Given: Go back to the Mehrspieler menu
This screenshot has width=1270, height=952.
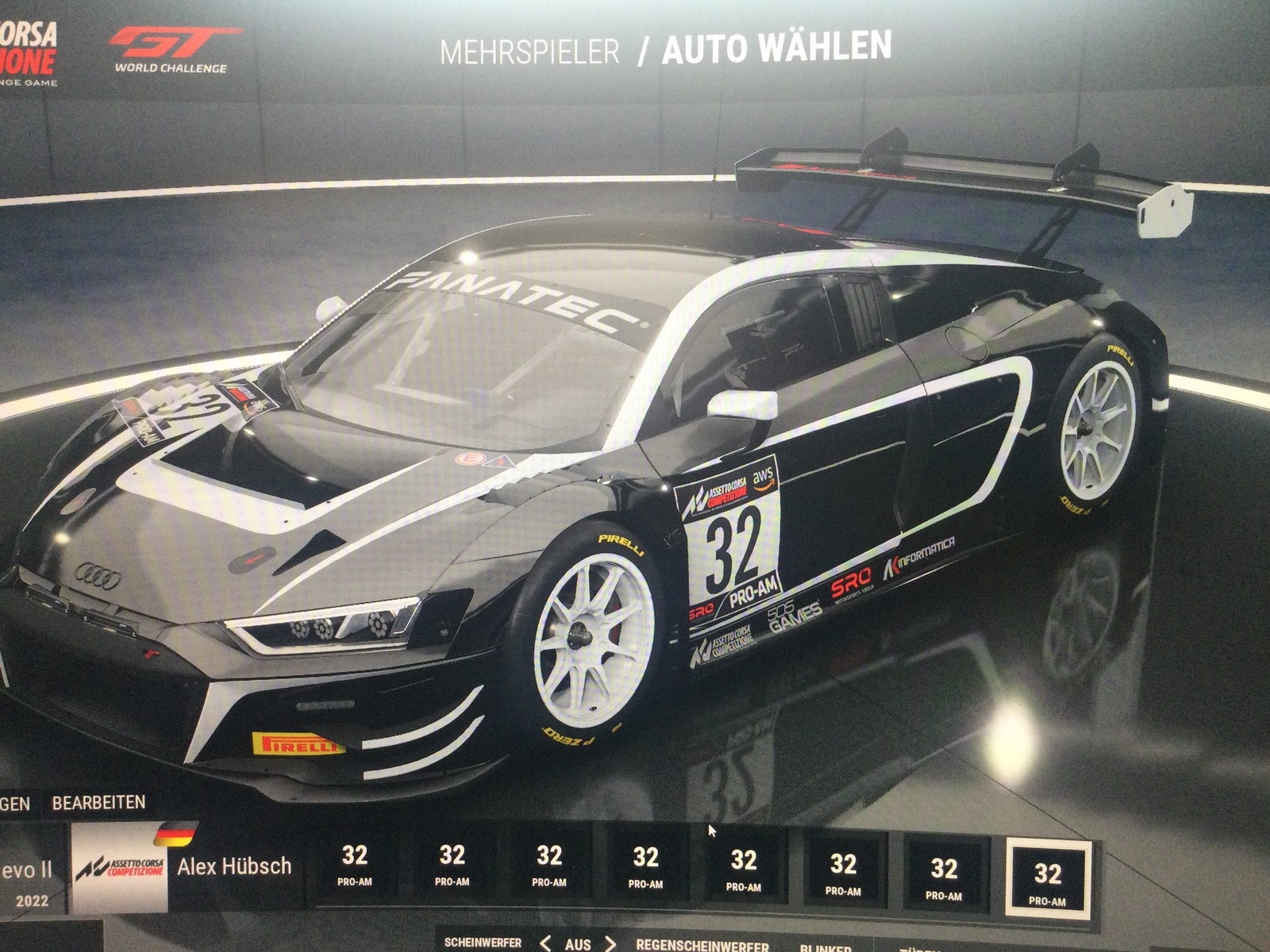Looking at the screenshot, I should click(529, 52).
